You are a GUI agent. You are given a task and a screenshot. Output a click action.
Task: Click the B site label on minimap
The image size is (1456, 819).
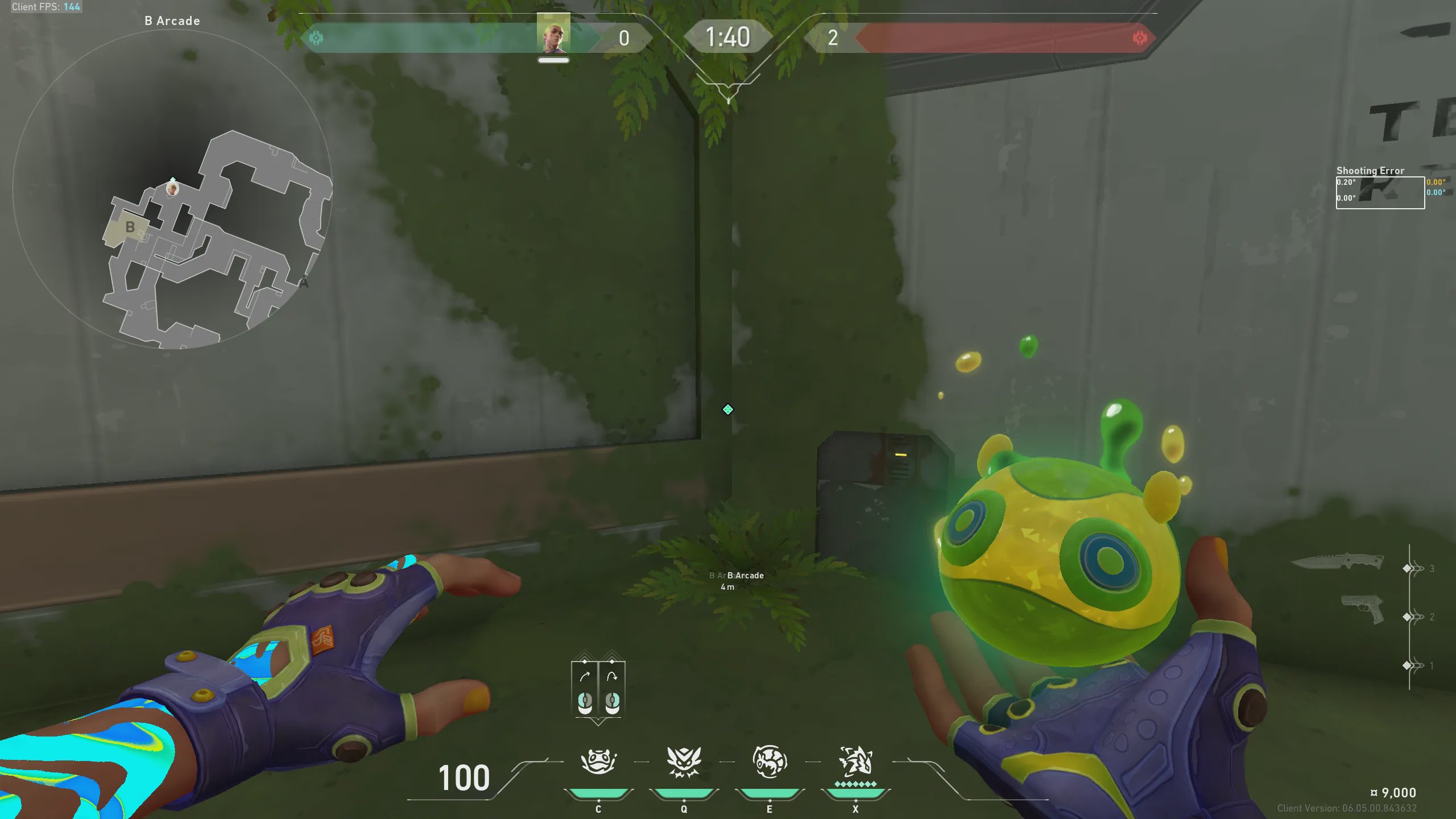(130, 227)
